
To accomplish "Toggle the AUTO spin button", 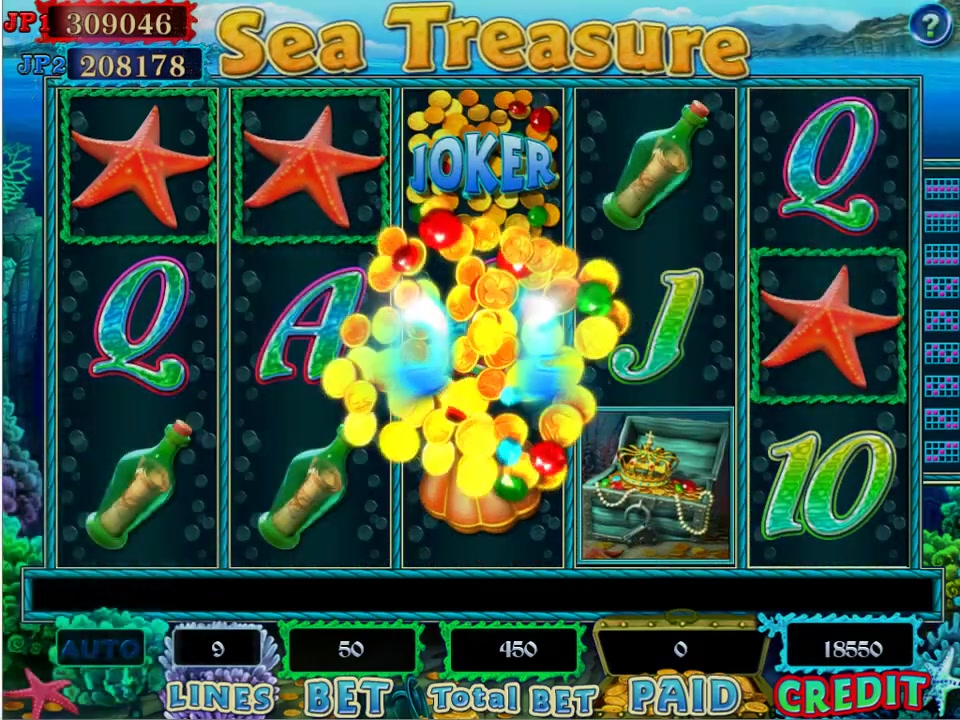I will click(x=100, y=649).
